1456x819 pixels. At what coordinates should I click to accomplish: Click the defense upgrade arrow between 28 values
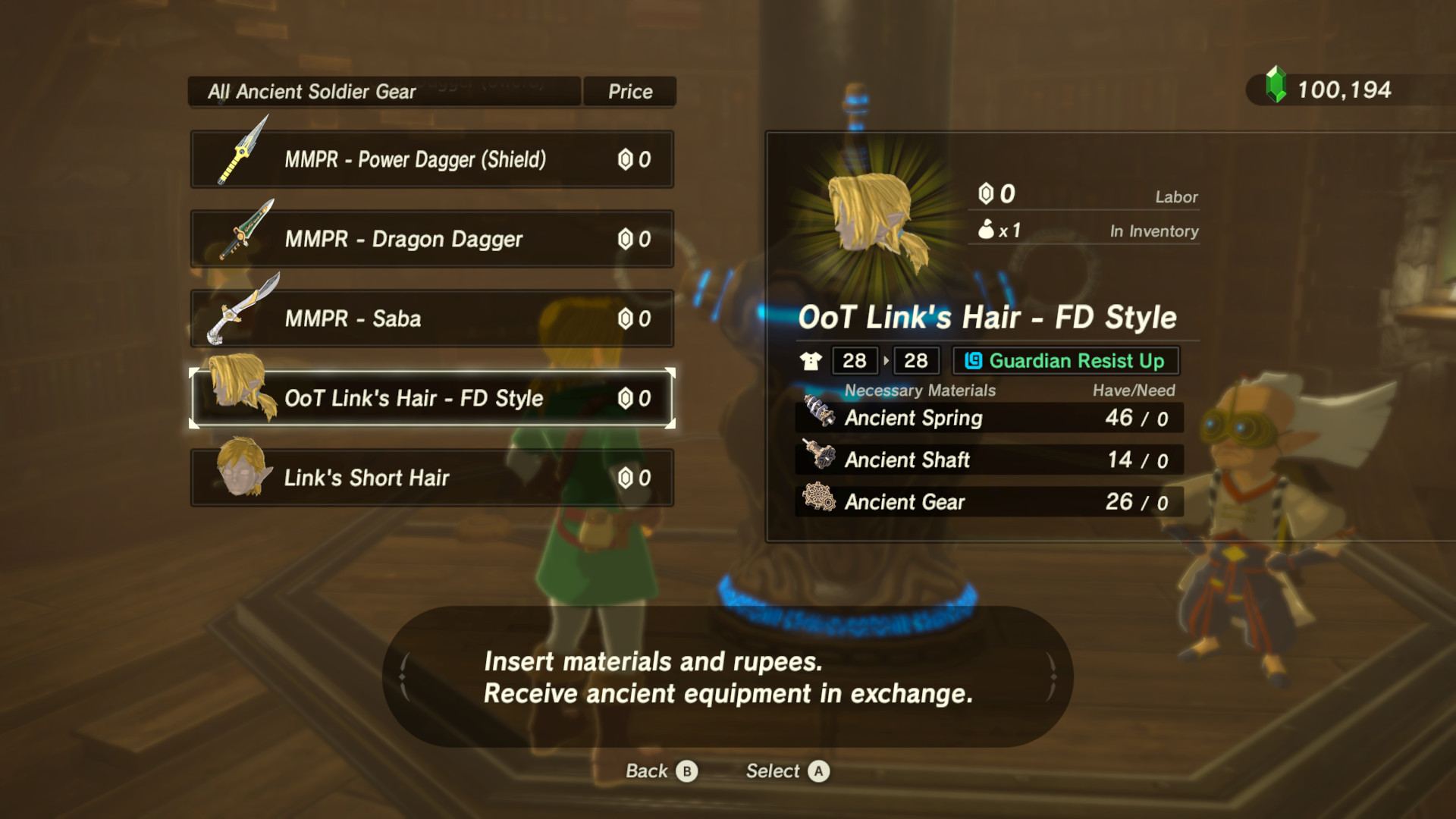[886, 361]
